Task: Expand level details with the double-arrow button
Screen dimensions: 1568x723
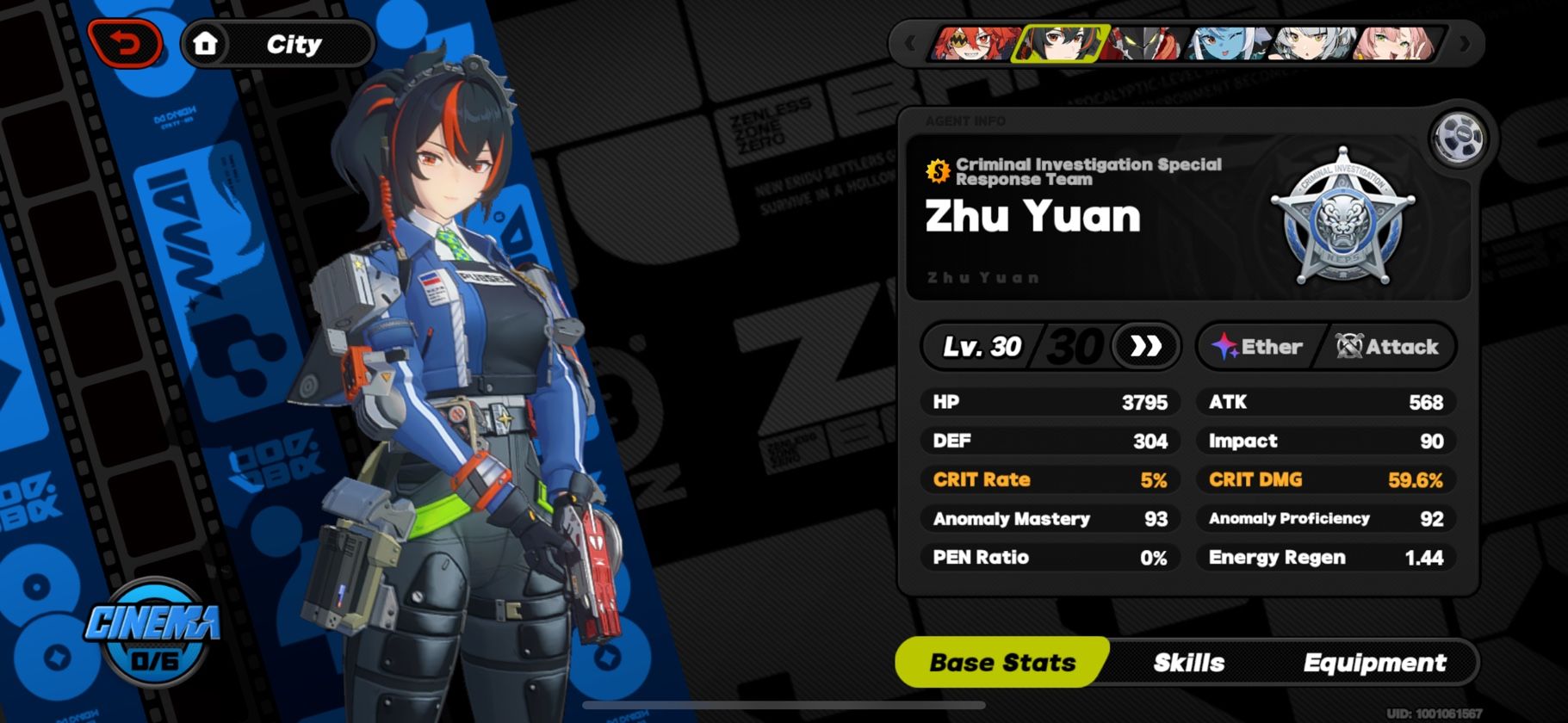Action: coord(1145,347)
